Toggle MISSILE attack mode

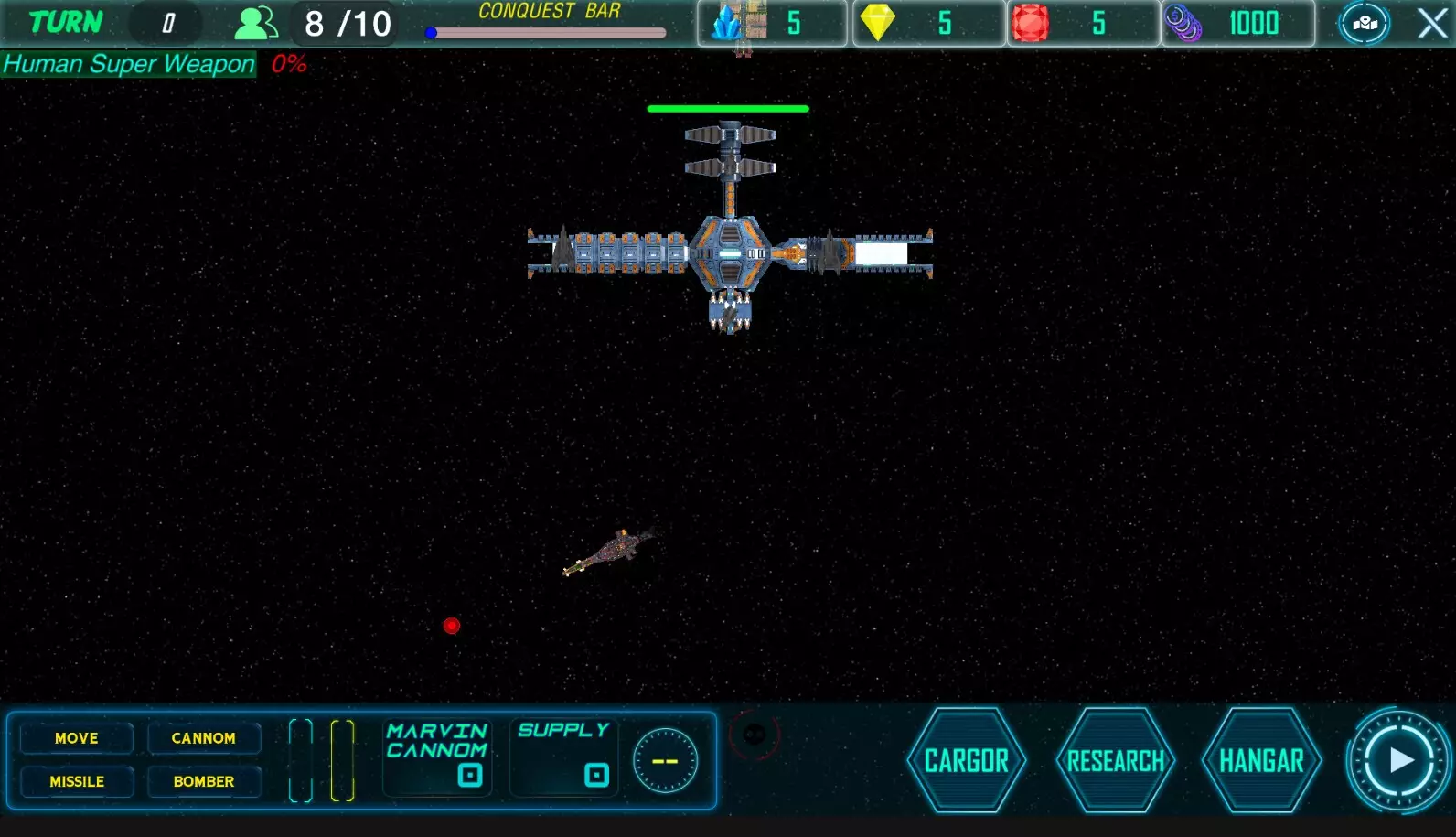click(x=77, y=781)
